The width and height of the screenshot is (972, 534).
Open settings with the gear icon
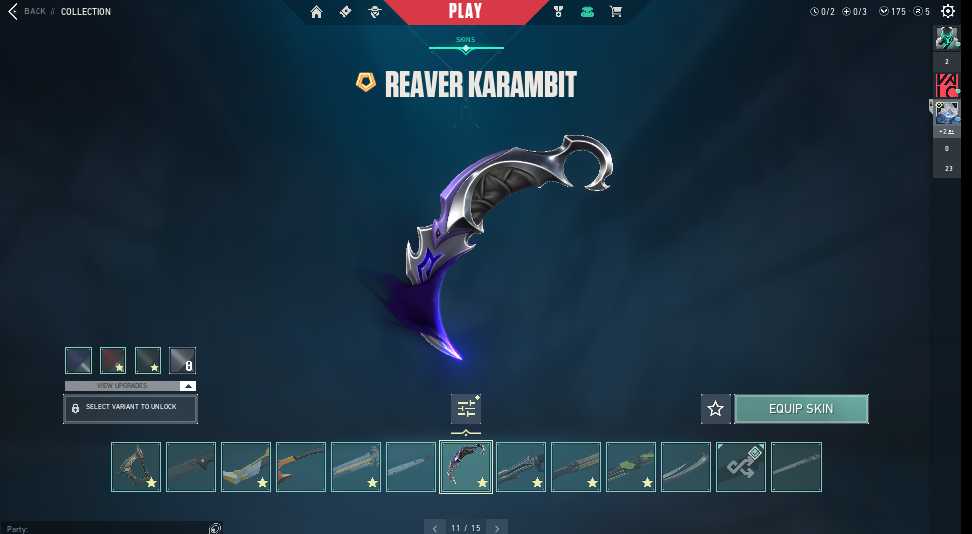948,12
